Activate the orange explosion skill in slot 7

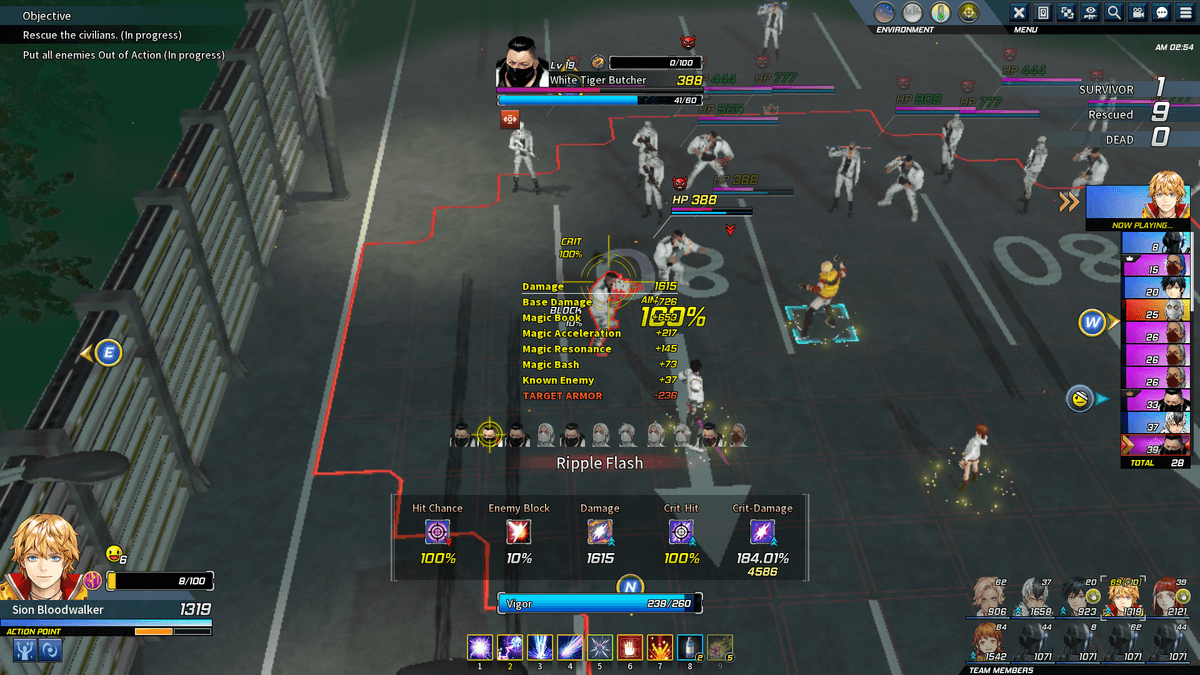[x=659, y=647]
